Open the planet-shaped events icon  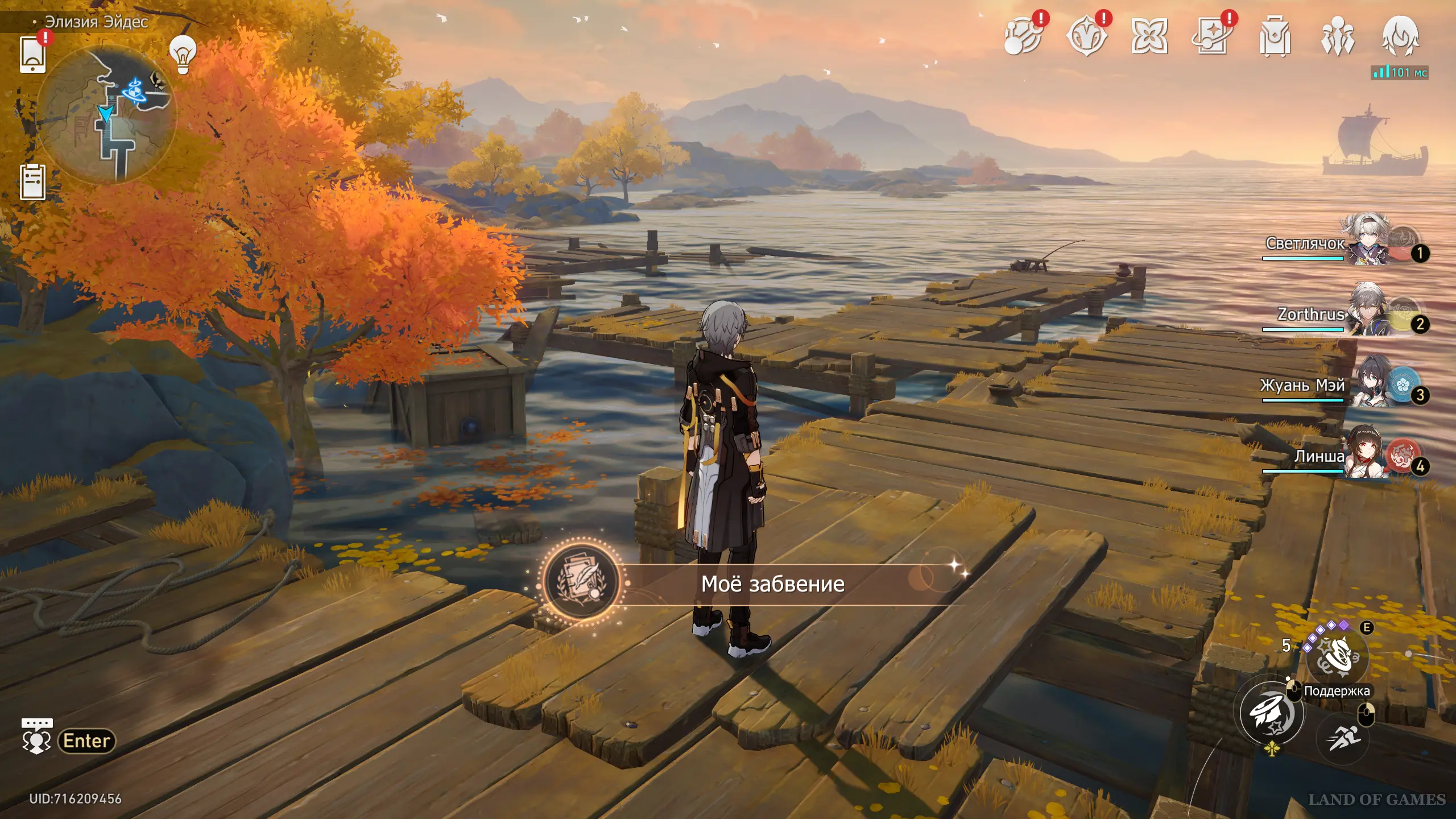click(x=1023, y=37)
